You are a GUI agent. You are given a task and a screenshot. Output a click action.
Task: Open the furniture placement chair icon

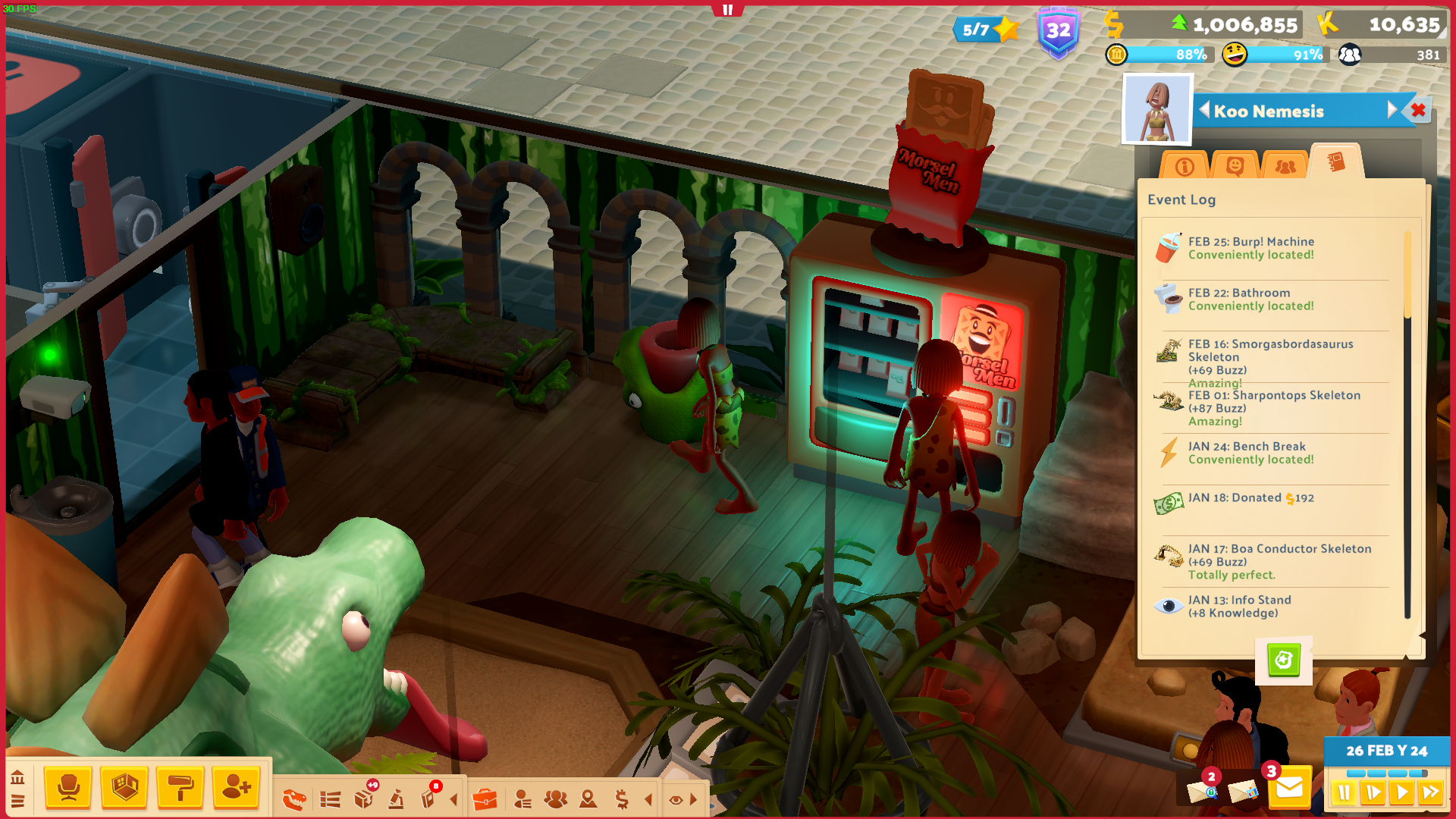point(68,789)
